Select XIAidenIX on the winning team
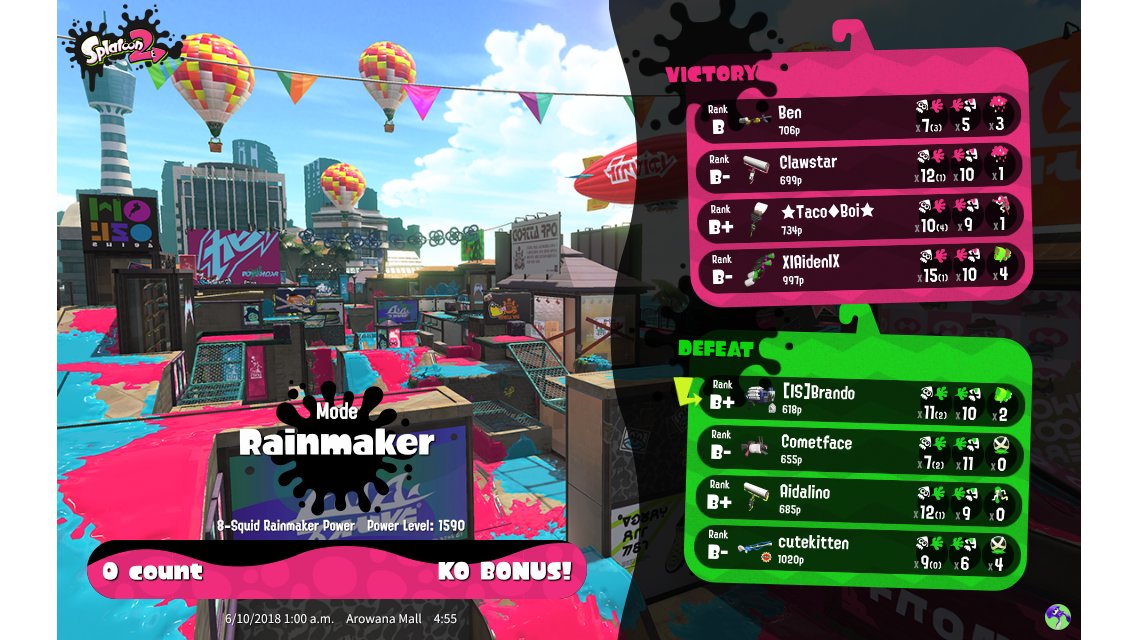The image size is (1138, 640). (860, 268)
